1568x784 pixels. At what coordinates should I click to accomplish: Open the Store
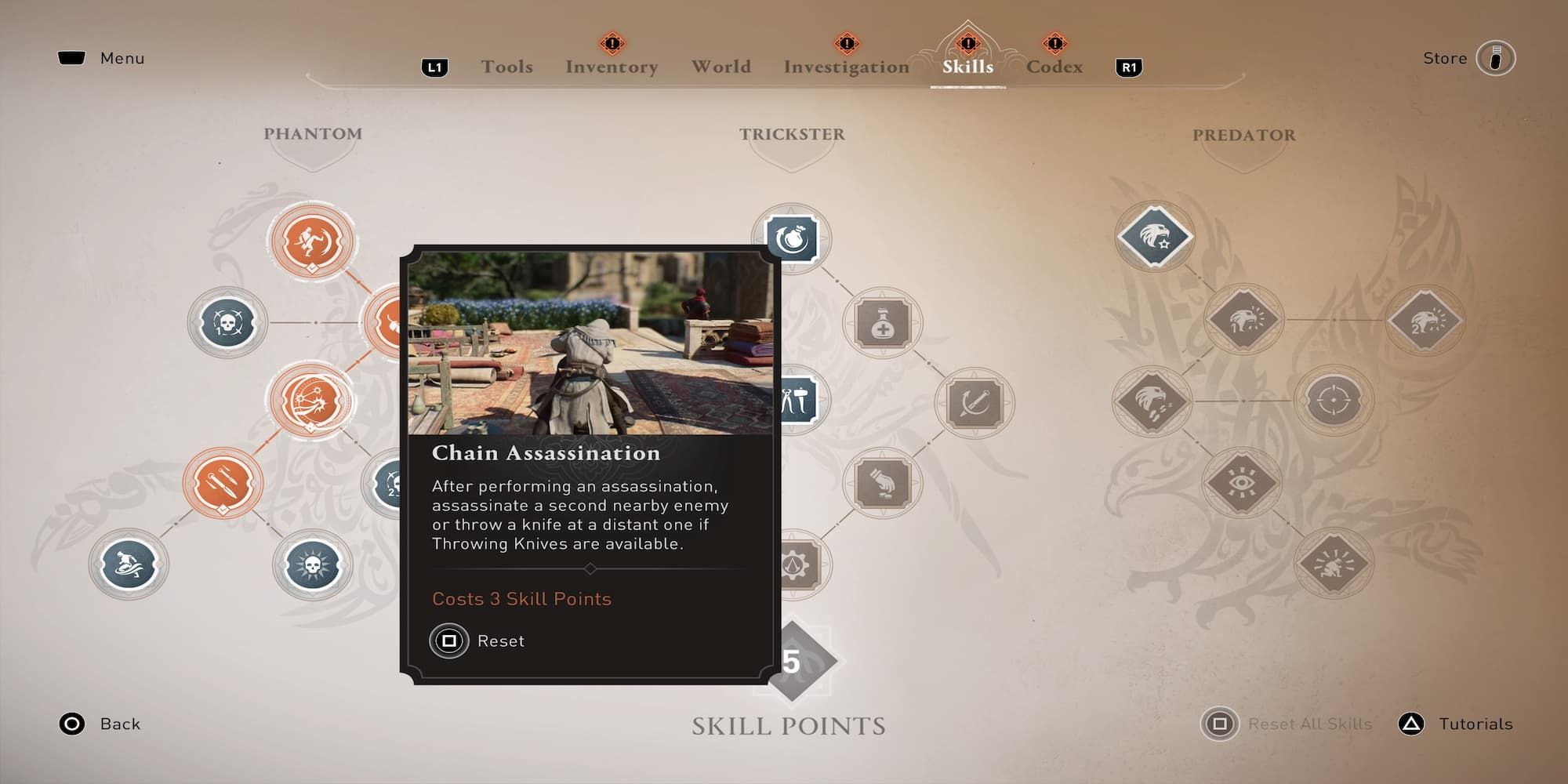[1495, 57]
